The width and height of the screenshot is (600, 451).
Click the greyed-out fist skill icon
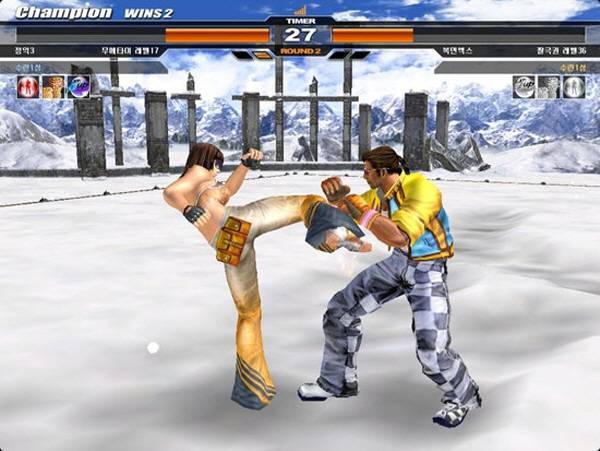tap(549, 87)
